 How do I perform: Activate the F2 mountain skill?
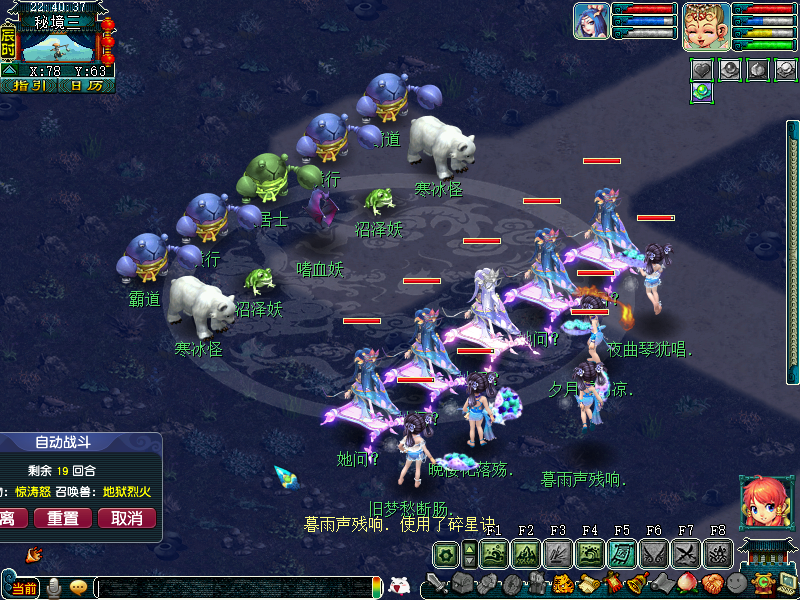point(526,554)
